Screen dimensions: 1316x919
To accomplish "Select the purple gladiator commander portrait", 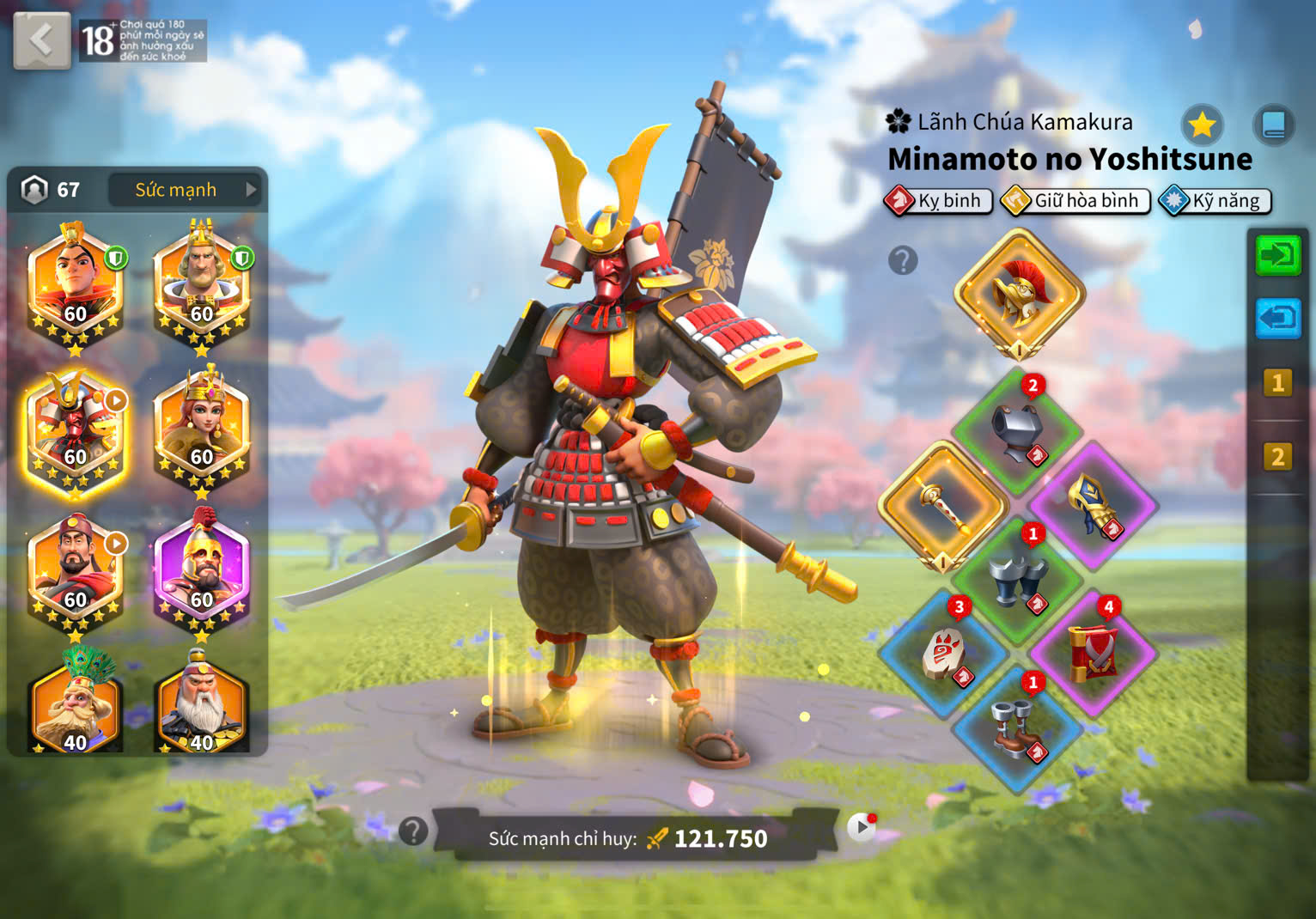I will click(202, 574).
